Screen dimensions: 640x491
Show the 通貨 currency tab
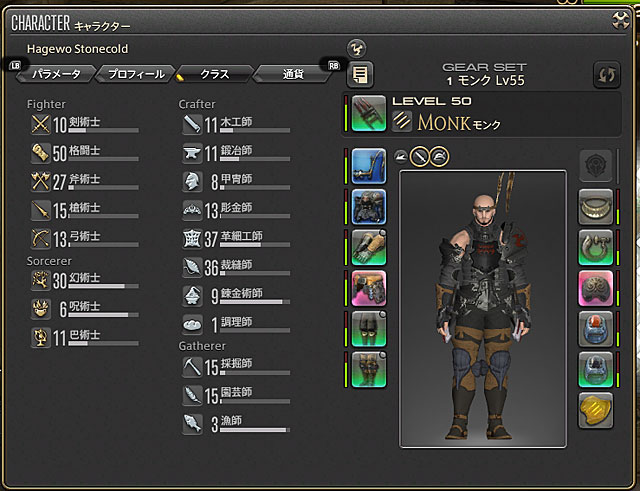point(293,73)
